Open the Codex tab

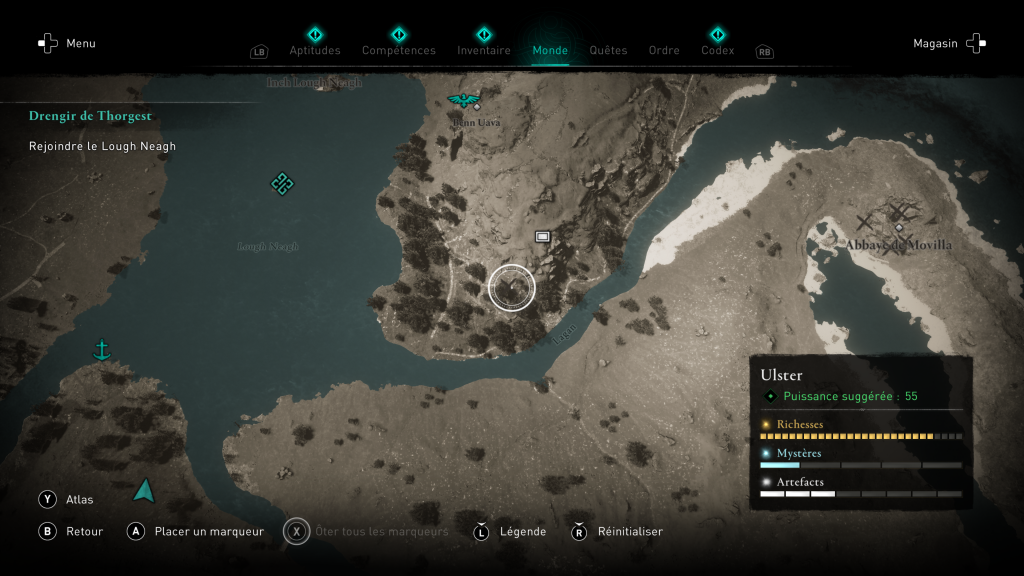click(717, 50)
